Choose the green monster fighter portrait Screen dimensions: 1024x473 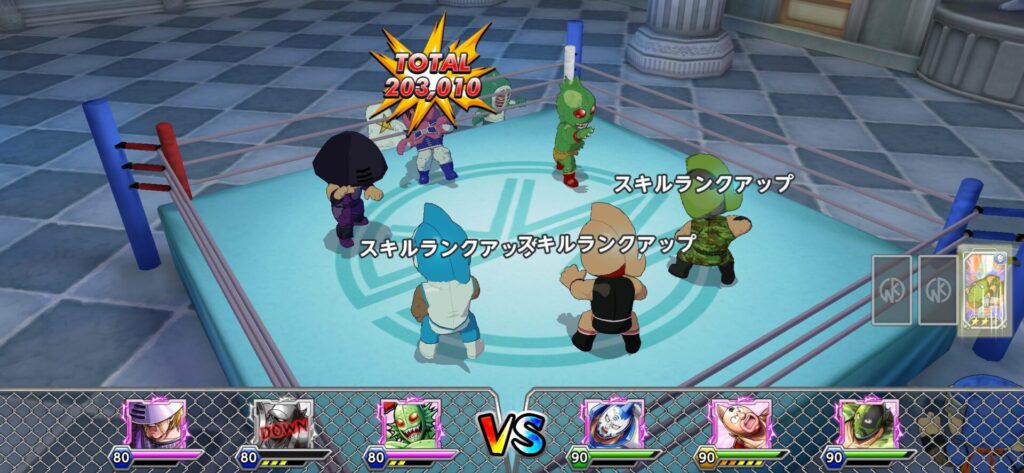(x=410, y=422)
